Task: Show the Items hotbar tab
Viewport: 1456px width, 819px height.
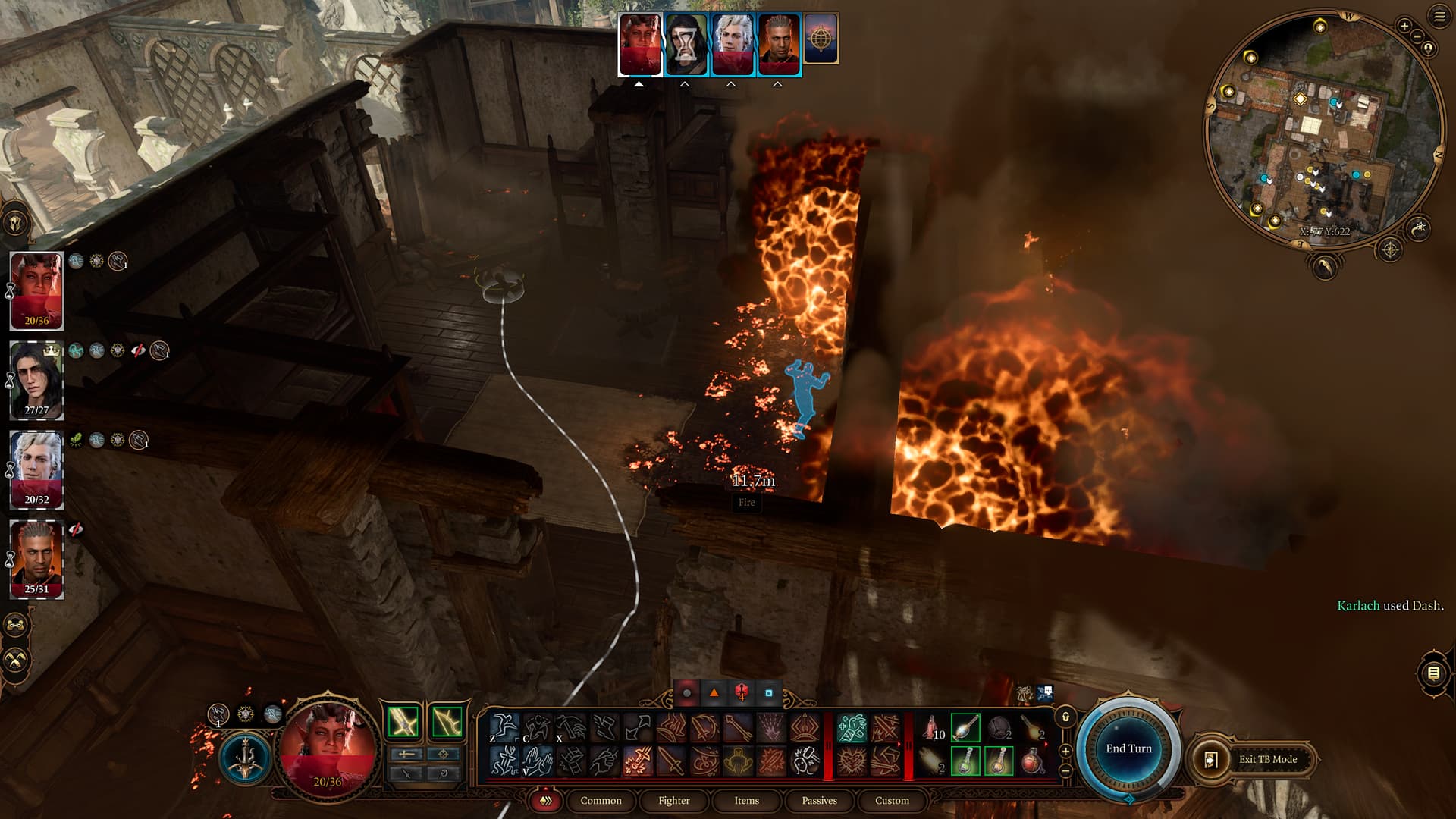Action: 746,800
